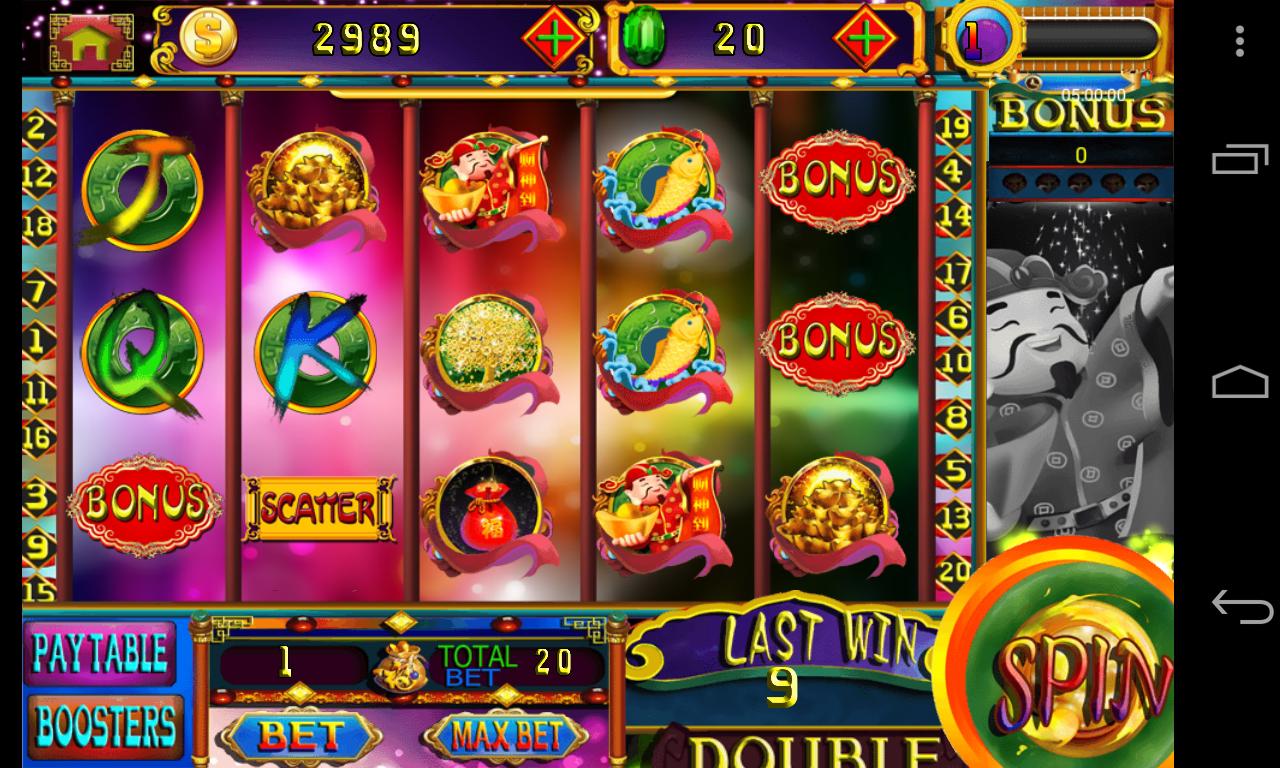Select the green gem currency icon

pyautogui.click(x=646, y=38)
